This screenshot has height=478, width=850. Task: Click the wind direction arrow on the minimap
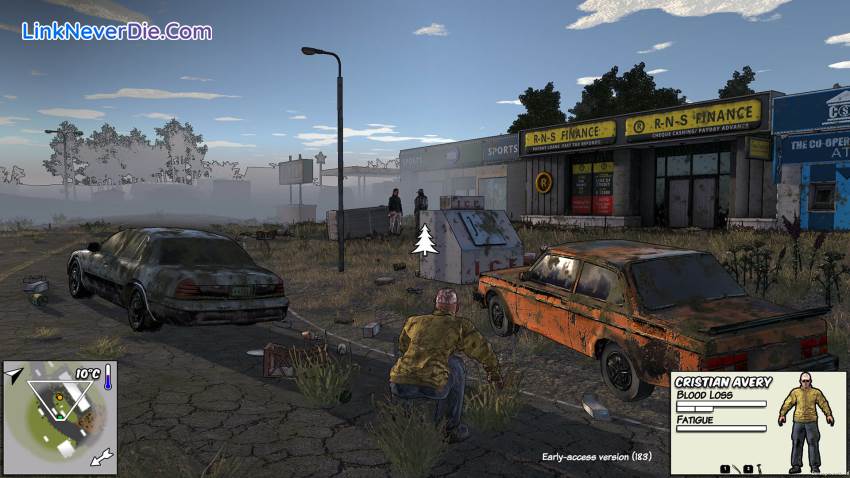(x=102, y=459)
